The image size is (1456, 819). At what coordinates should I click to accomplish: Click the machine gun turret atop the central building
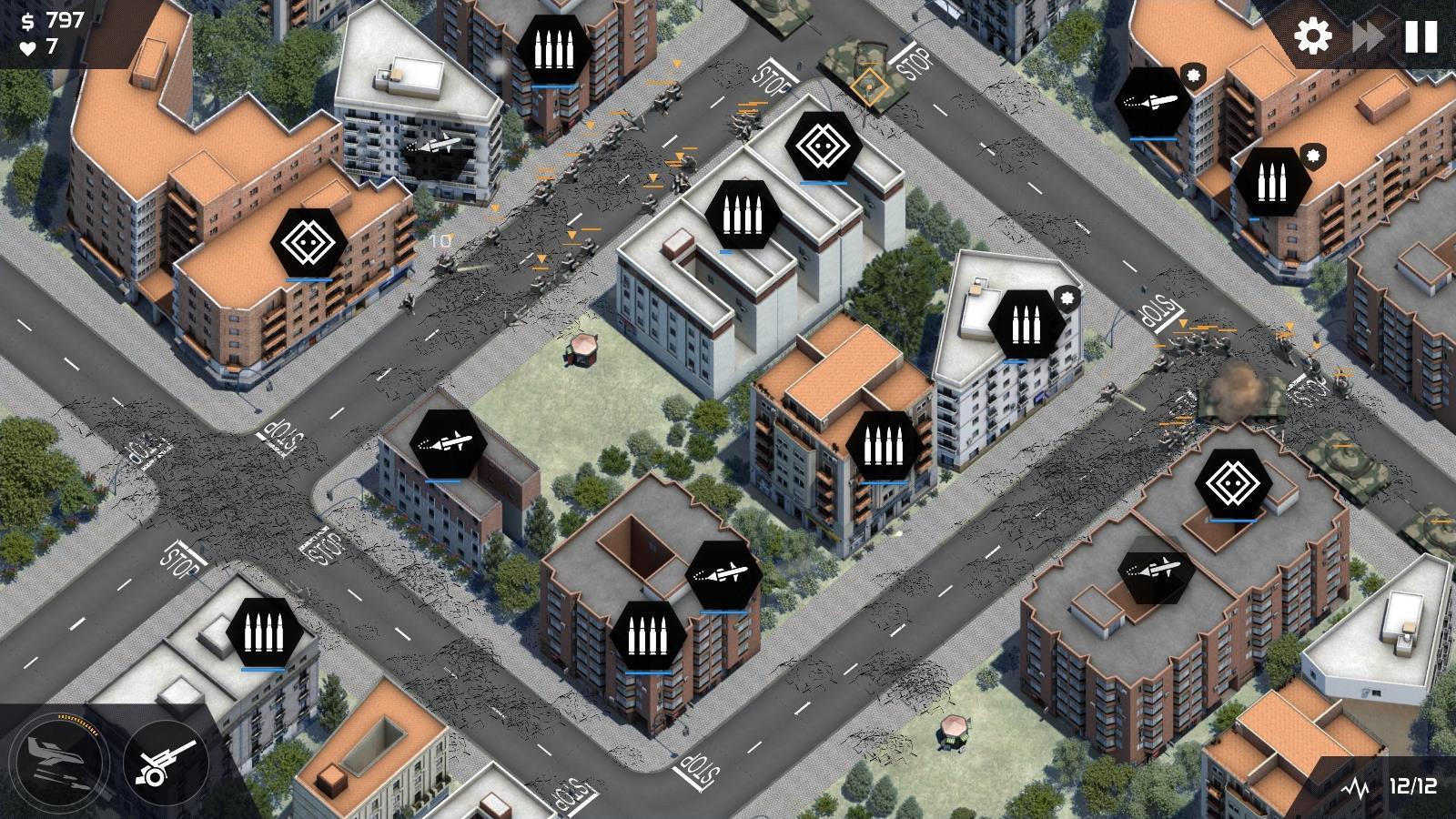click(x=742, y=216)
